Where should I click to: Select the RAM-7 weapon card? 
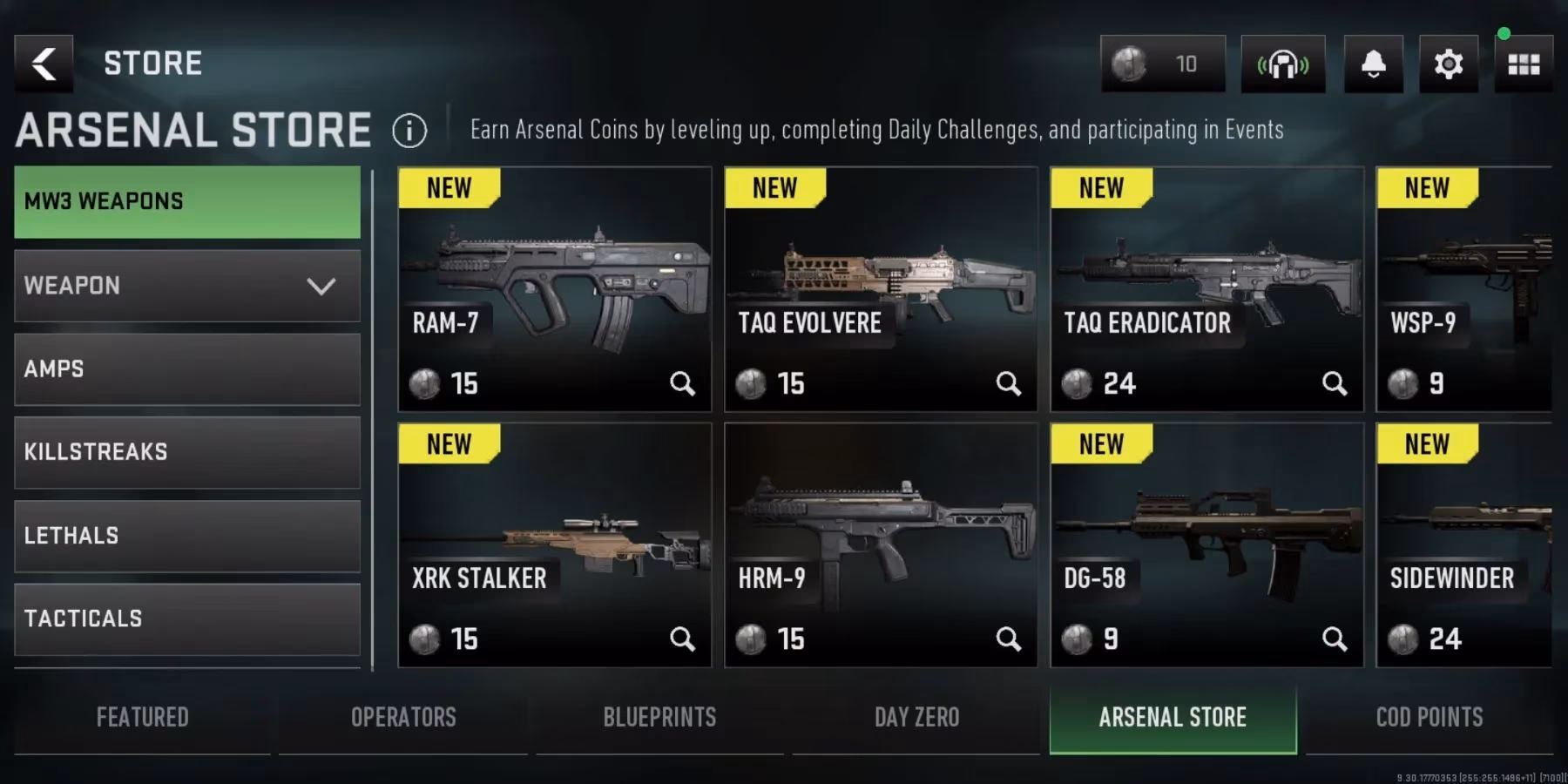[554, 288]
